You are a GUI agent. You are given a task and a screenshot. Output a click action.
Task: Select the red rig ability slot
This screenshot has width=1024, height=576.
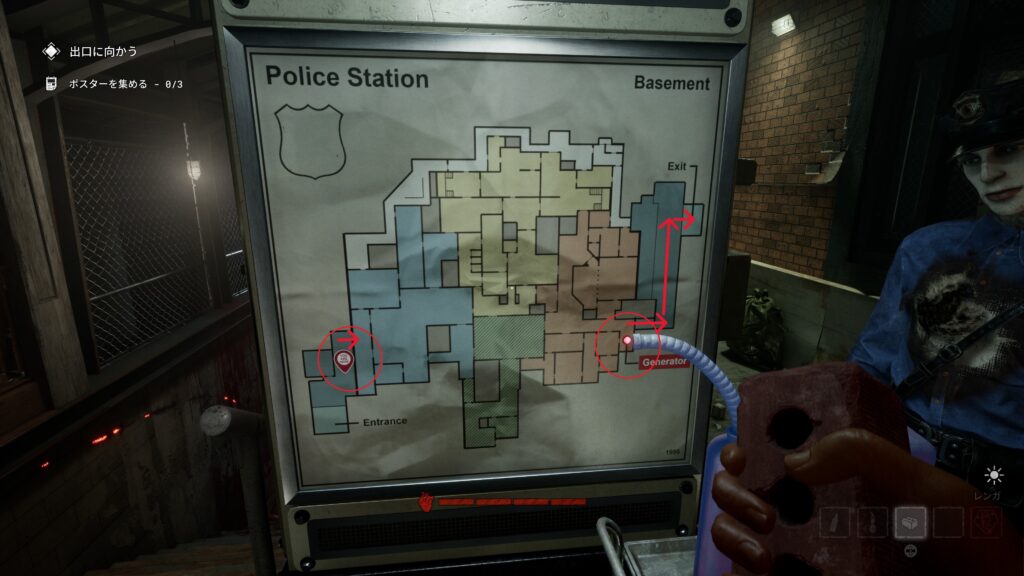click(985, 522)
